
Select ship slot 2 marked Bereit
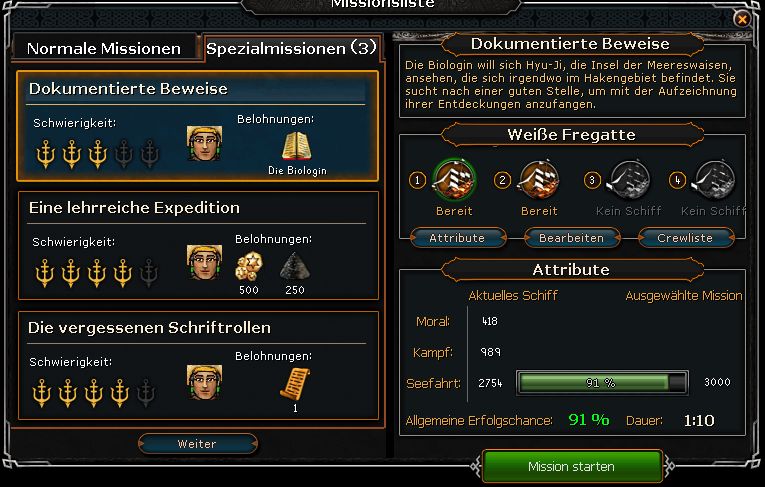[539, 181]
